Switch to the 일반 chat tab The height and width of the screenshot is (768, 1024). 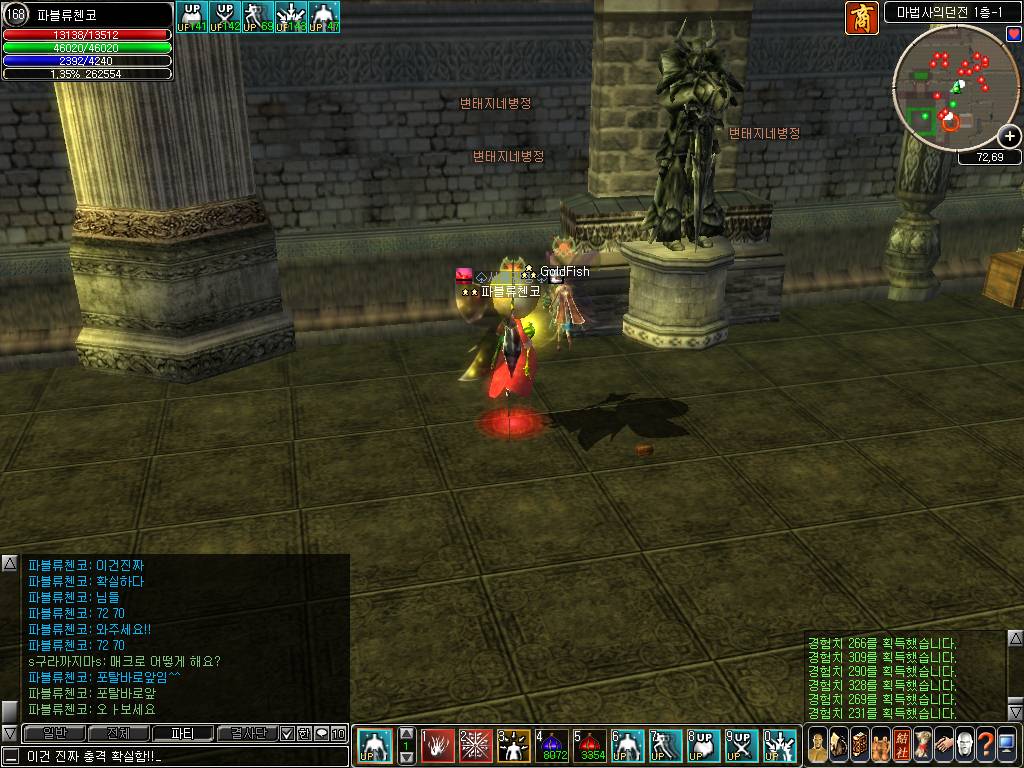(x=55, y=733)
